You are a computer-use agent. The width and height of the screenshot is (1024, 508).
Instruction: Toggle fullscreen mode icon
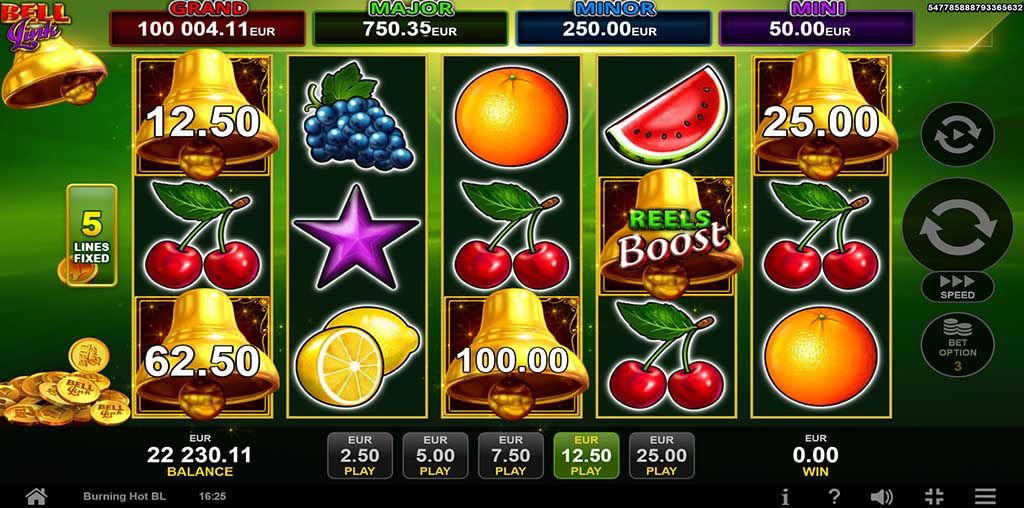[x=935, y=496]
